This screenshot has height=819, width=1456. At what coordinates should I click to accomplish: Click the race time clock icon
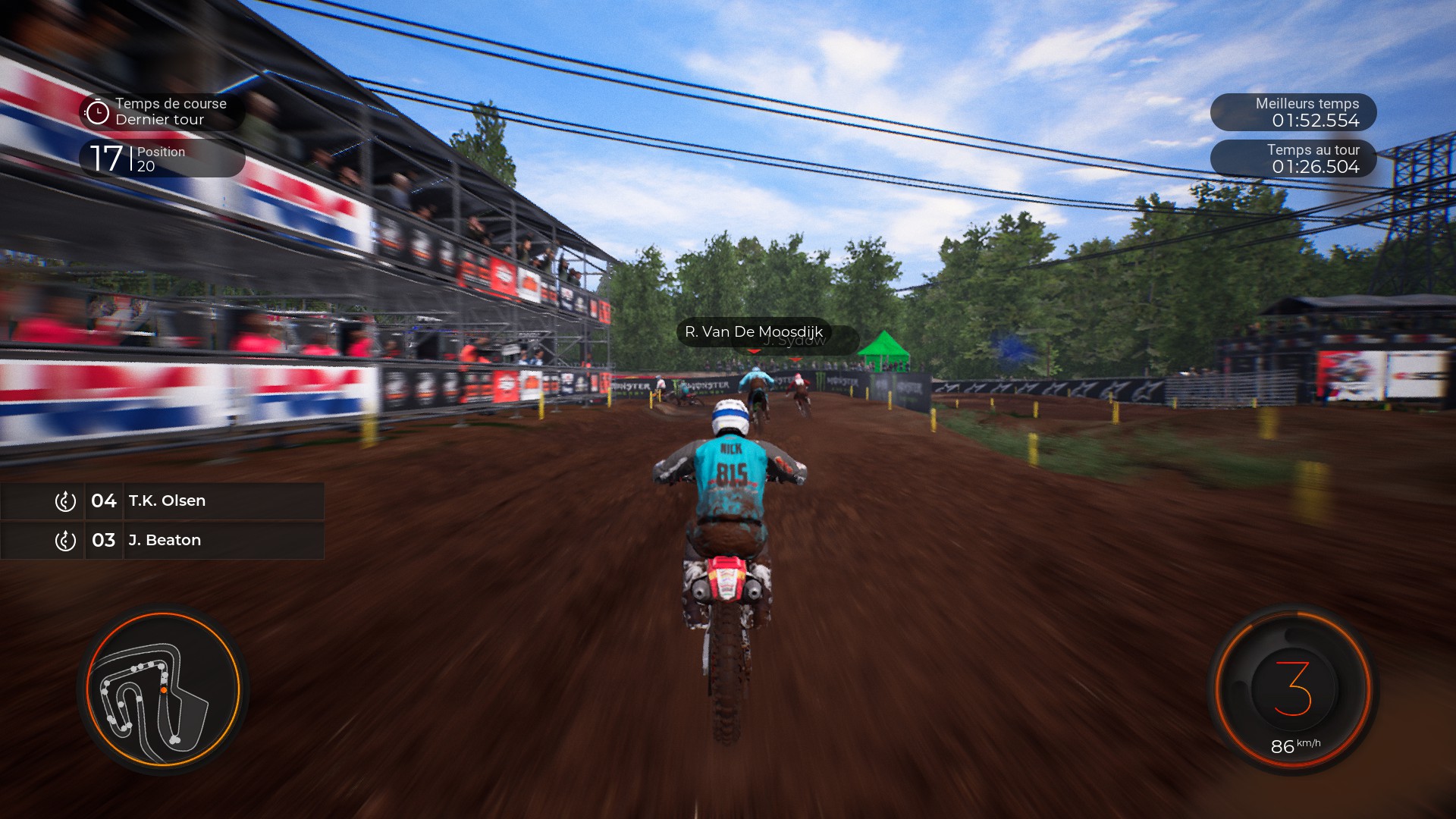[97, 112]
